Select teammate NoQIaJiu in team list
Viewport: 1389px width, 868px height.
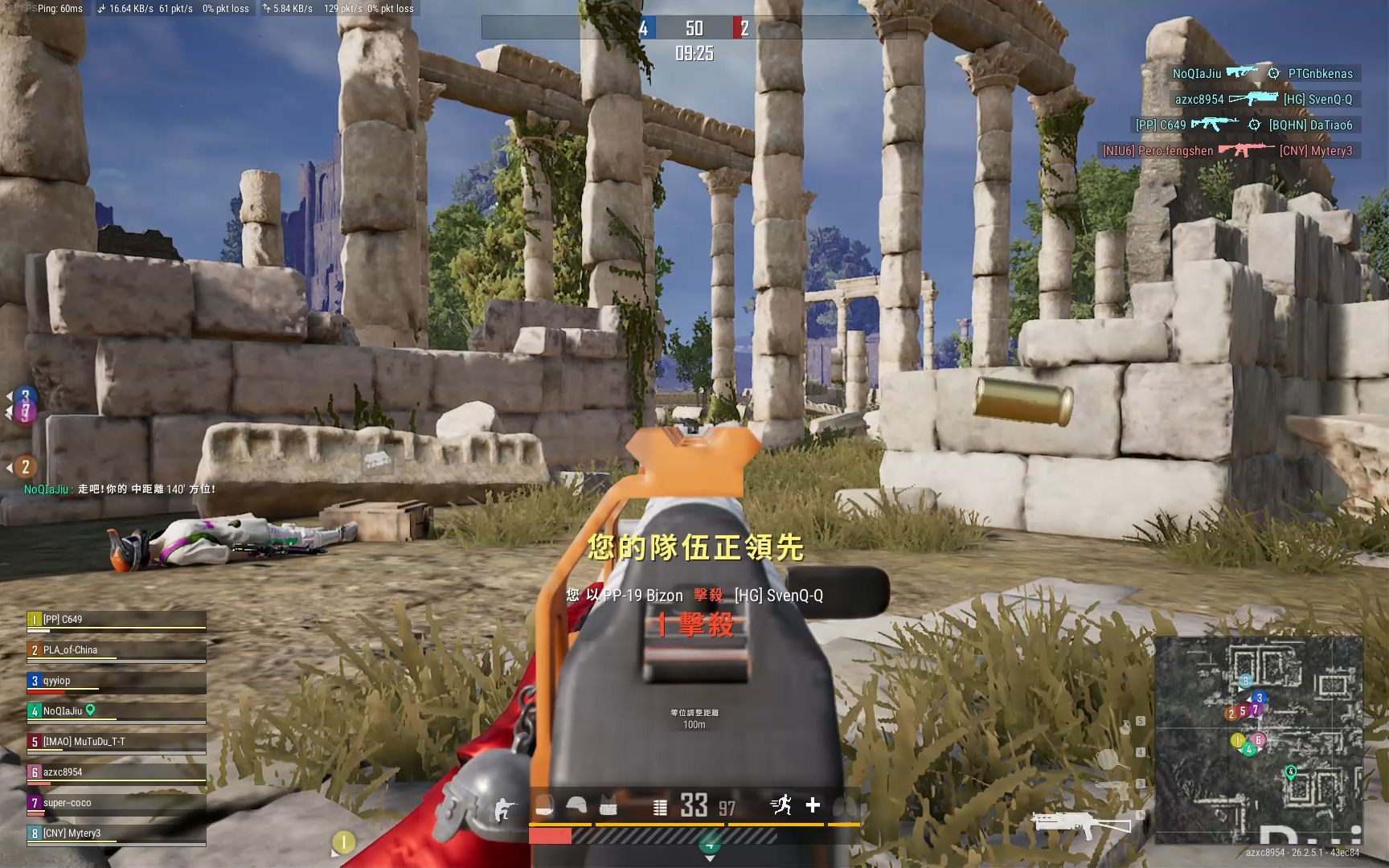(117, 711)
